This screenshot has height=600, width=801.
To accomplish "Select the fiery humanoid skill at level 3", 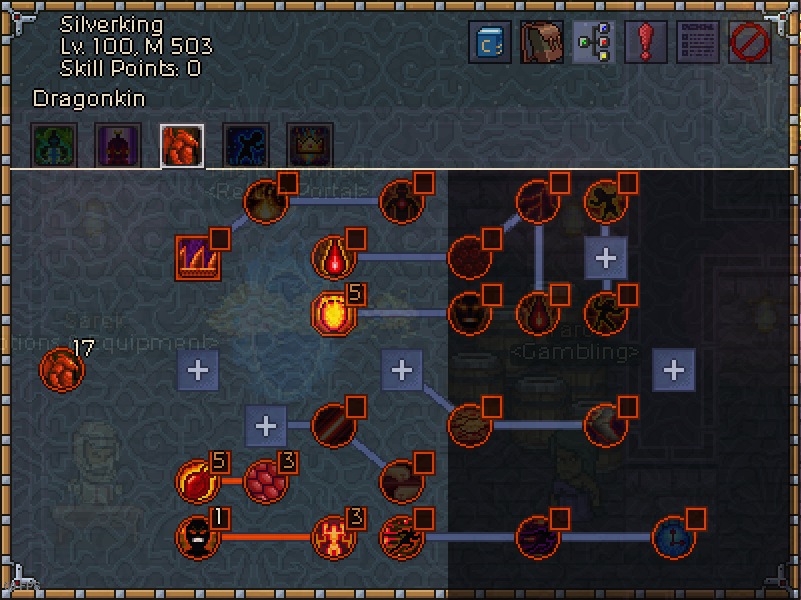I will (333, 537).
